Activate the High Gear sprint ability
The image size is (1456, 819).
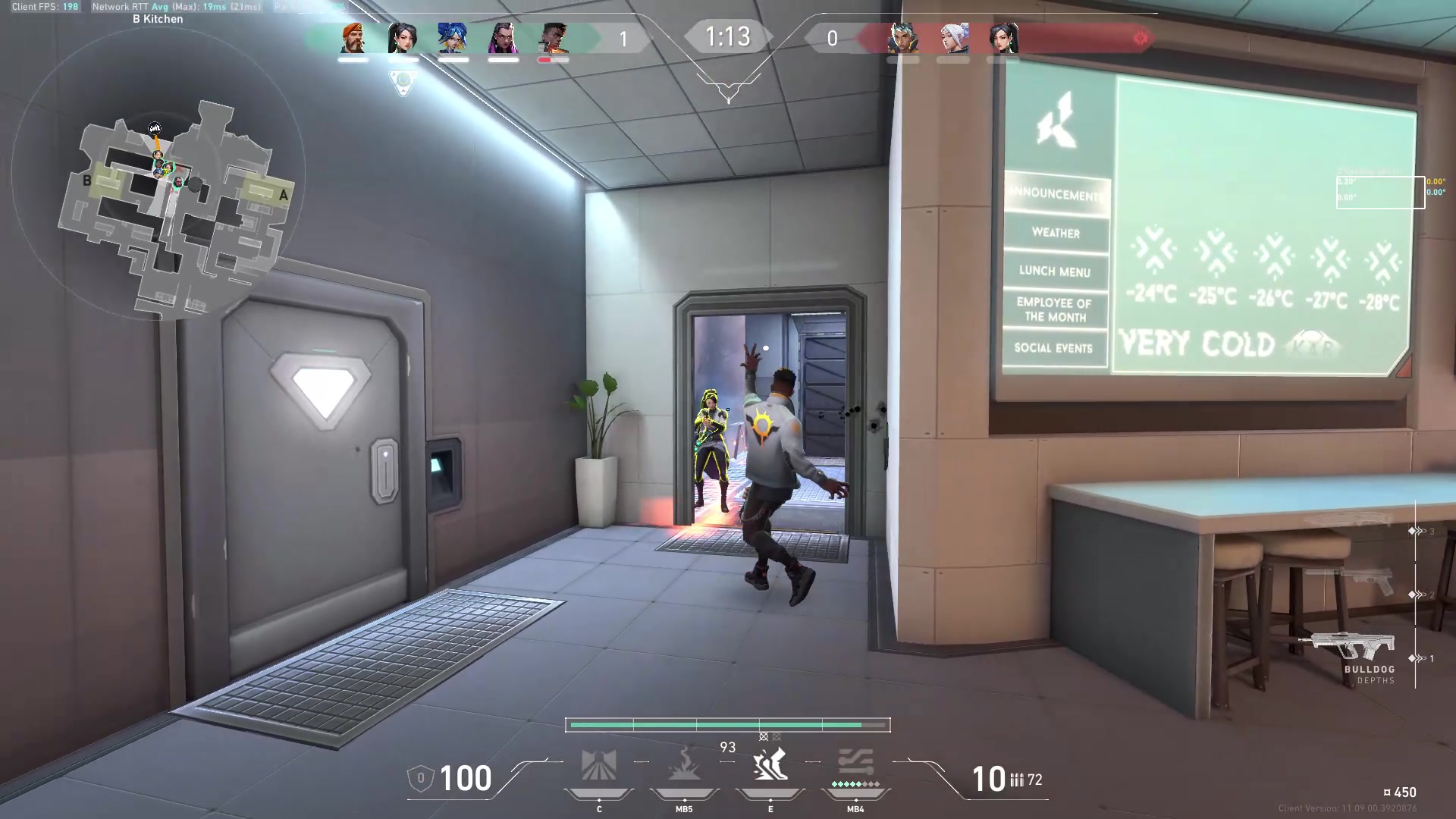[x=770, y=764]
